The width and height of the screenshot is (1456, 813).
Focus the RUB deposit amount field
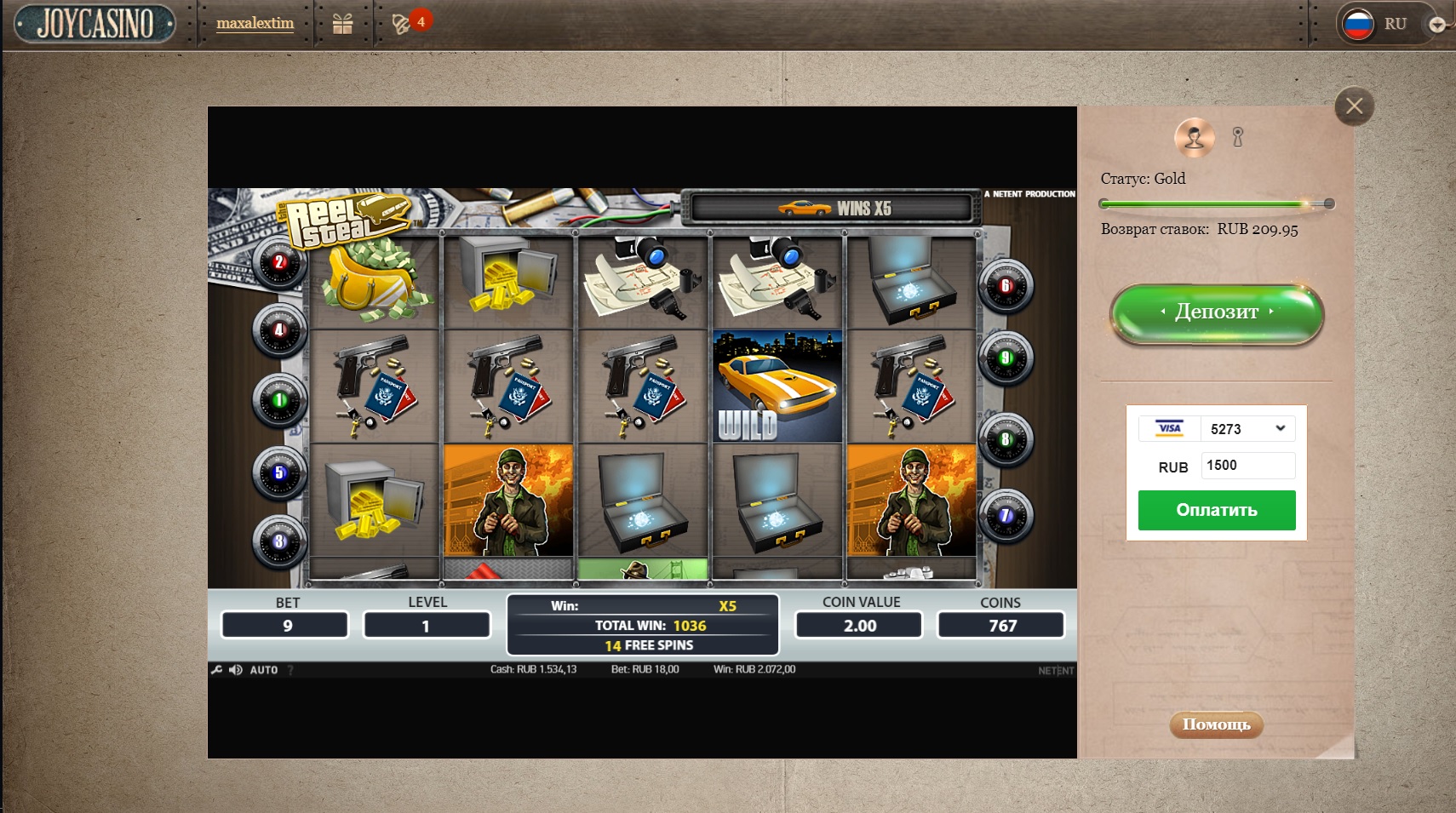(x=1247, y=466)
